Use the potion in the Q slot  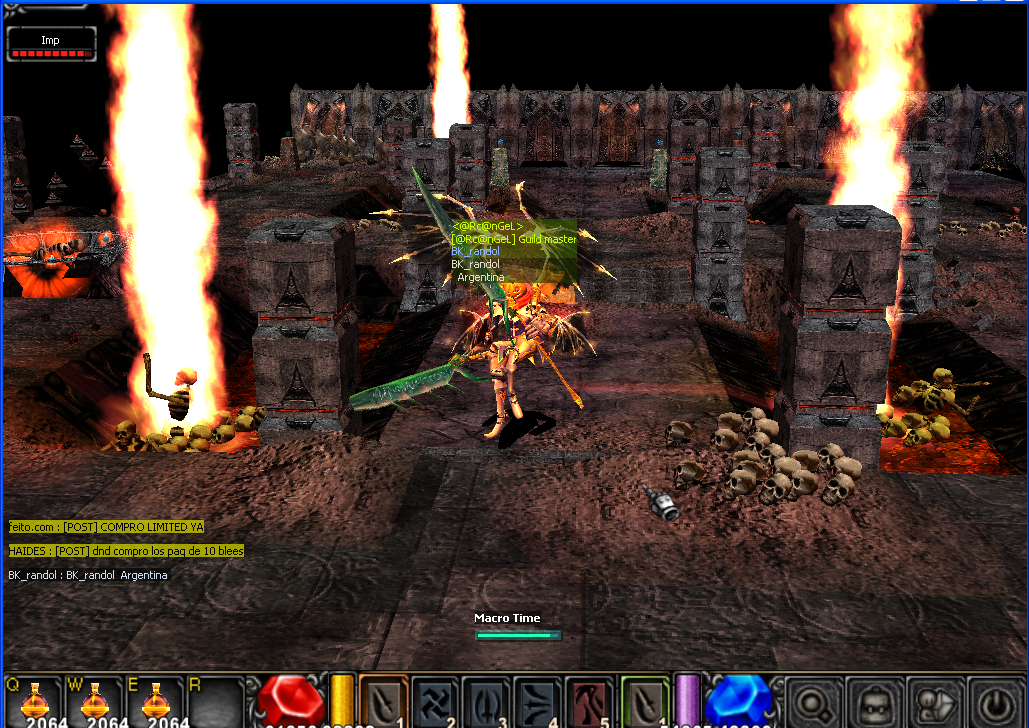click(x=33, y=702)
